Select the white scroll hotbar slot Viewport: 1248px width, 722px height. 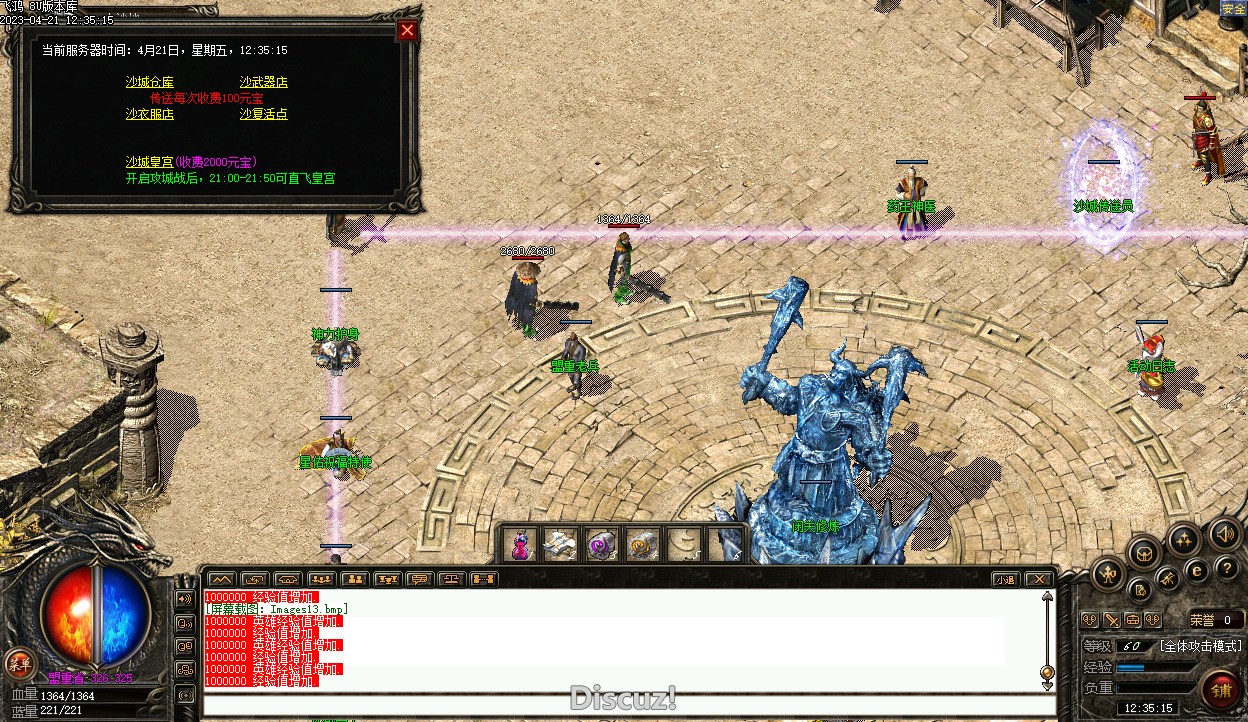(560, 545)
